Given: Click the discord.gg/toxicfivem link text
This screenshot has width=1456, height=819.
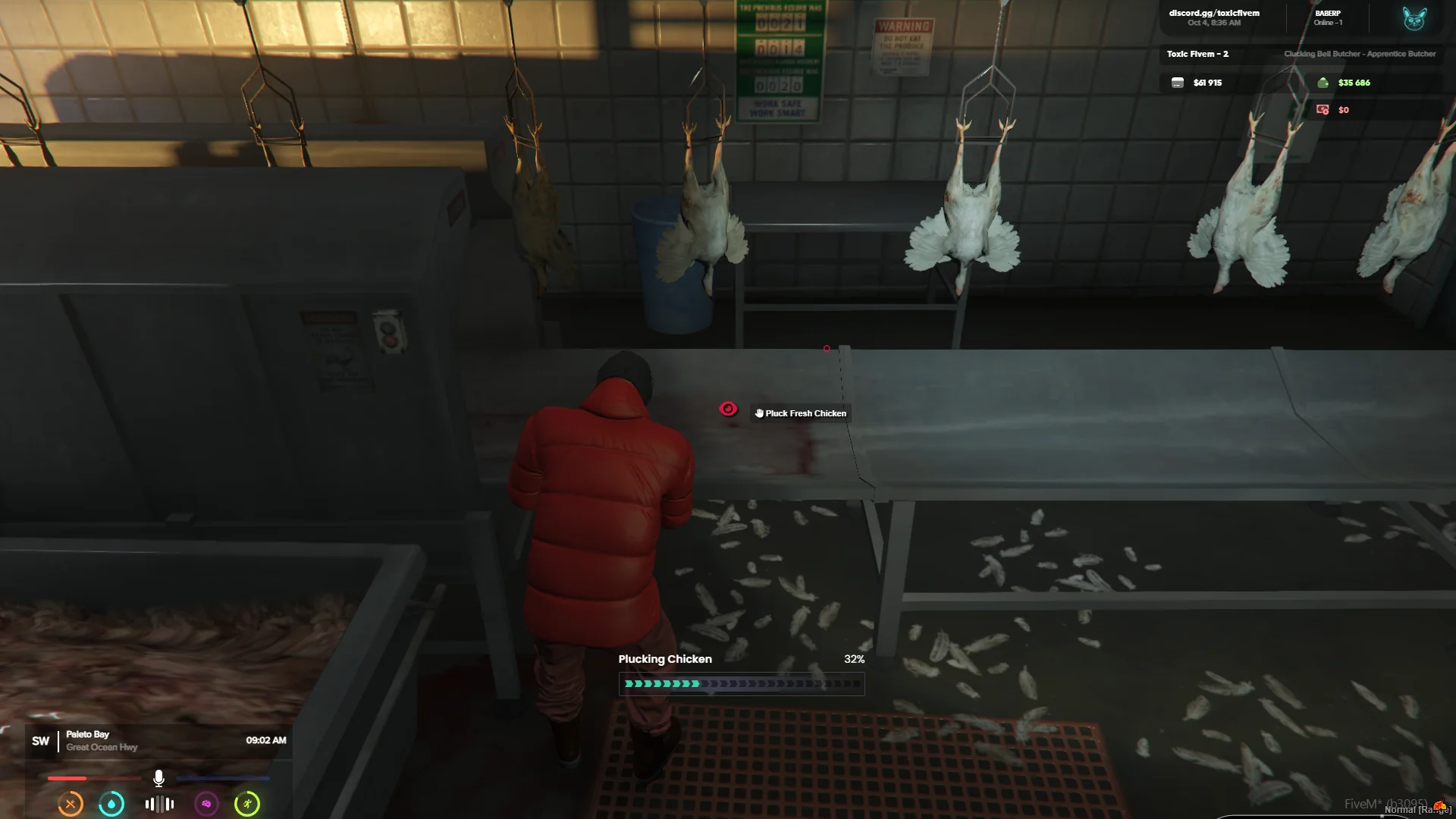Looking at the screenshot, I should (x=1214, y=13).
